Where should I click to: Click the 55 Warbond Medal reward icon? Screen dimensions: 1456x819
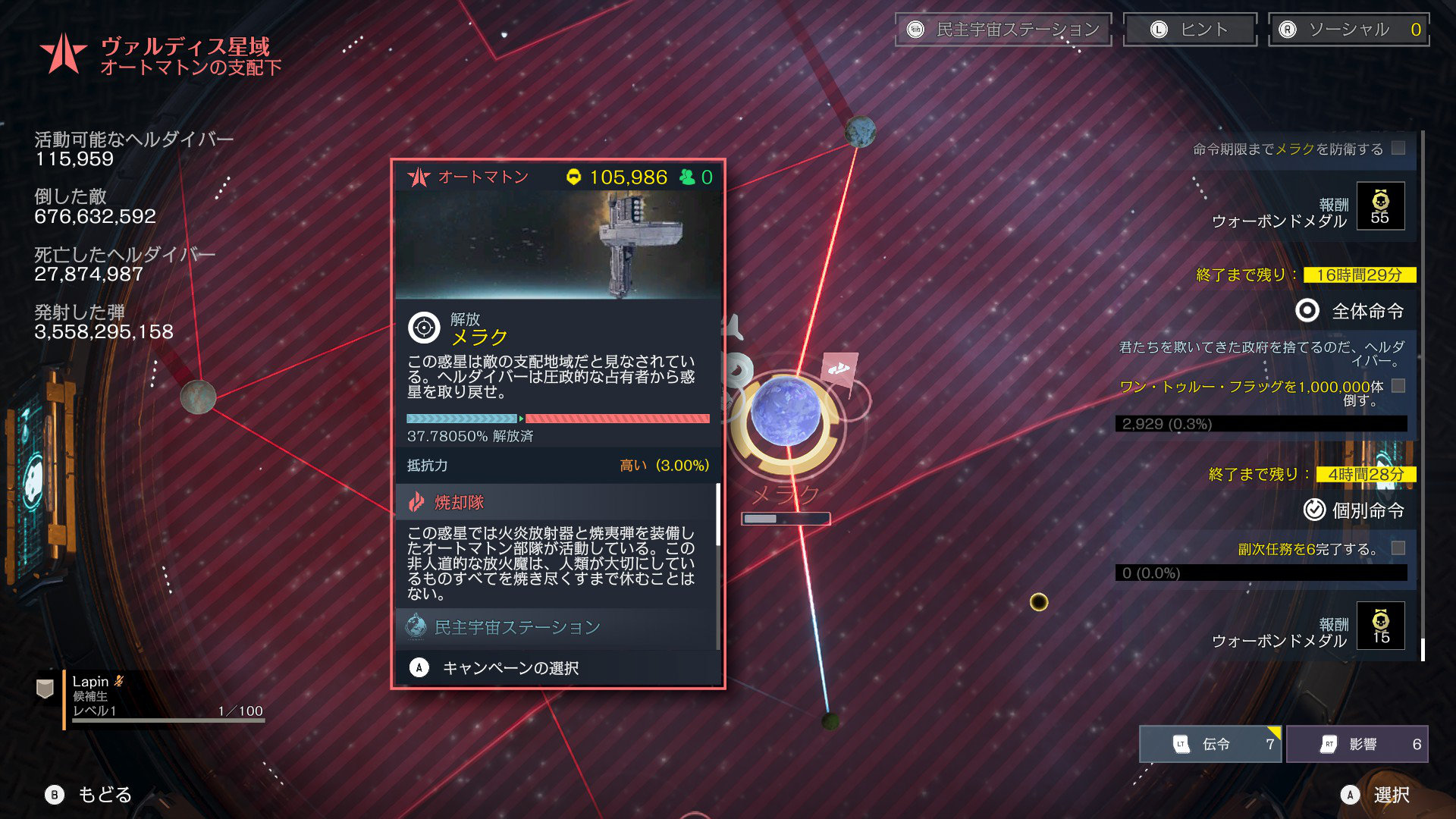pyautogui.click(x=1380, y=206)
